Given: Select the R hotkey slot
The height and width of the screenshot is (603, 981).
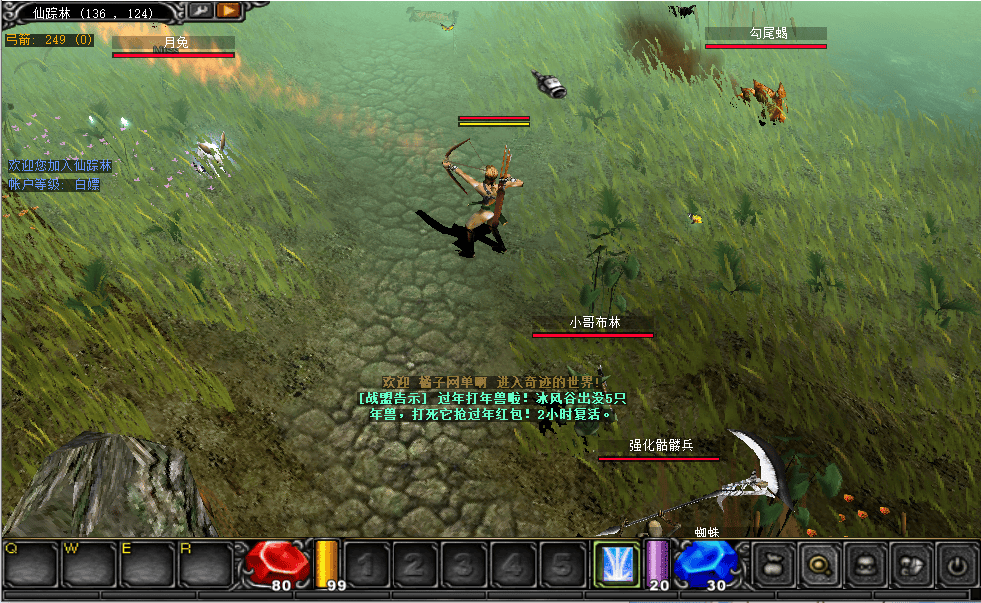Looking at the screenshot, I should [205, 565].
